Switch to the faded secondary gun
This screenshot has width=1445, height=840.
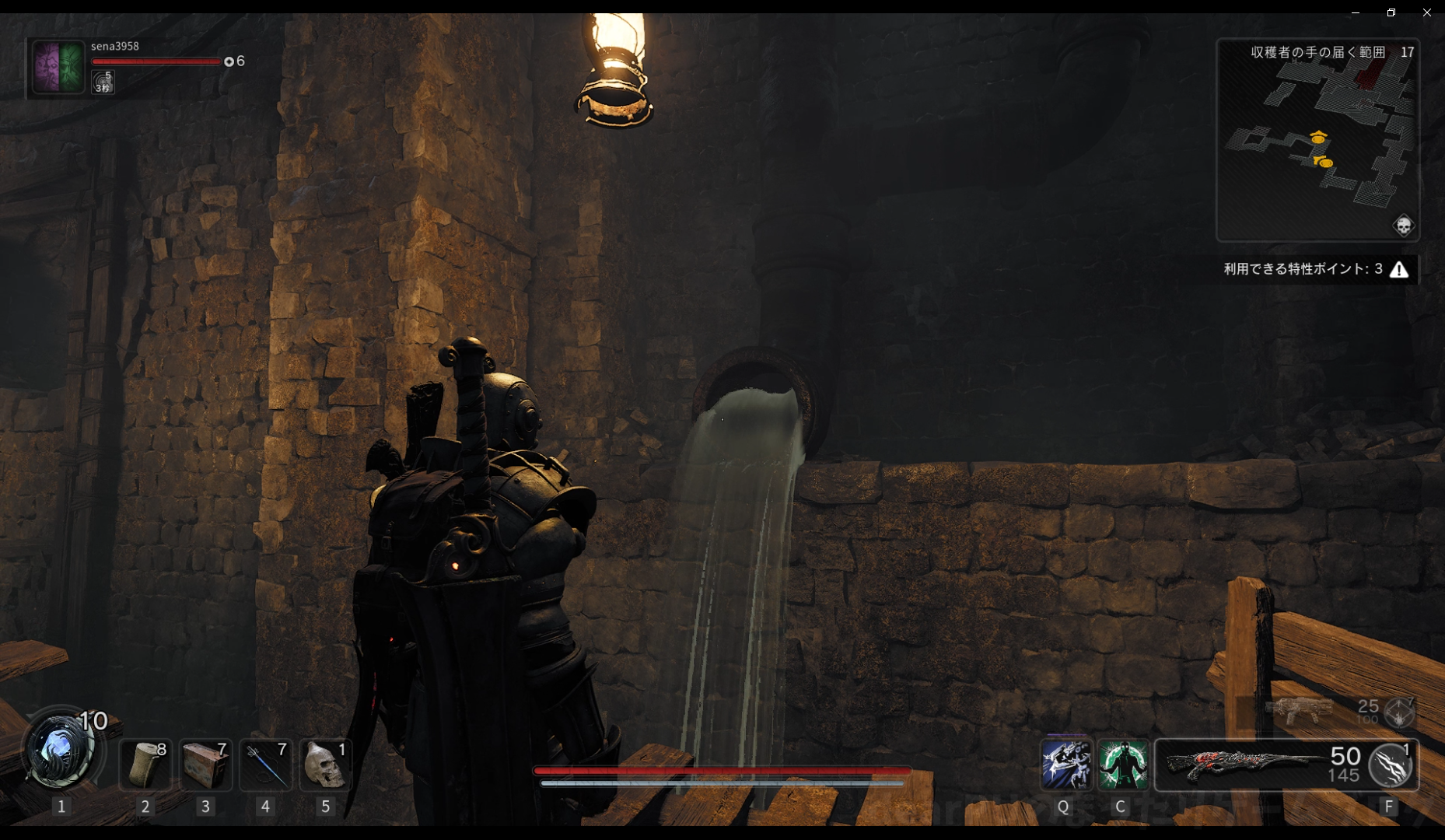1299,709
